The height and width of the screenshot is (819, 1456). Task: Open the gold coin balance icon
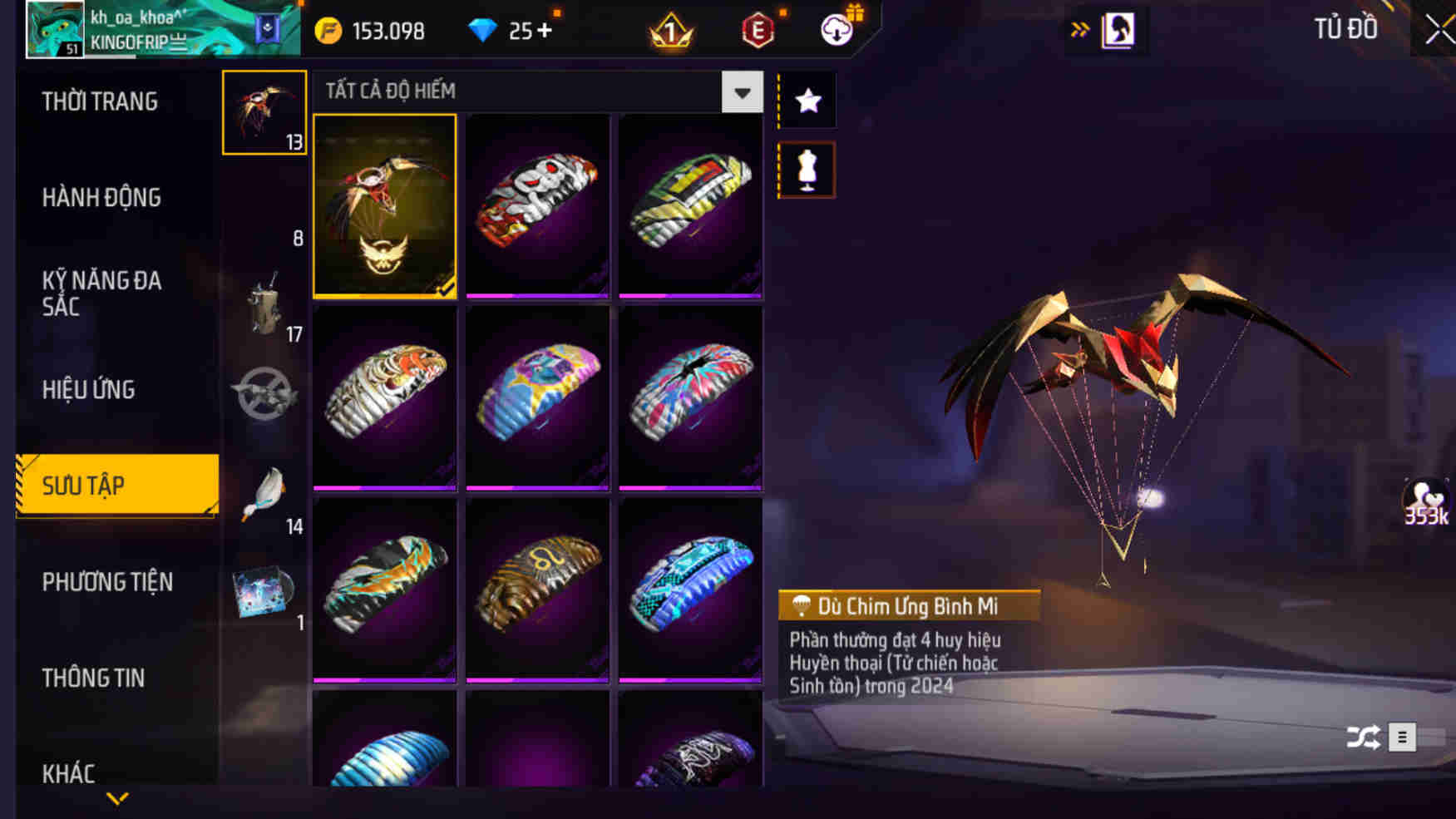click(329, 32)
